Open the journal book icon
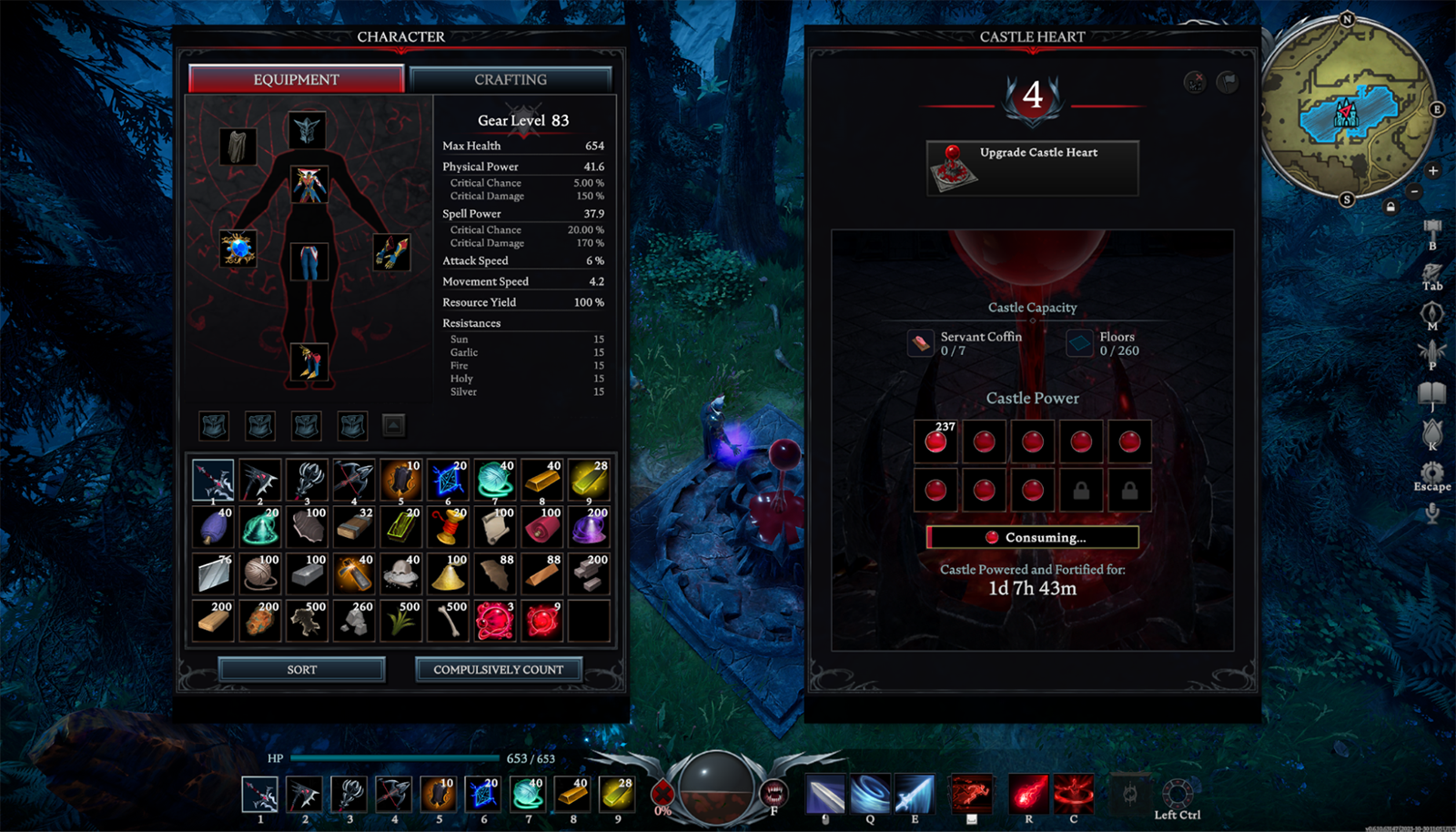 [1432, 394]
